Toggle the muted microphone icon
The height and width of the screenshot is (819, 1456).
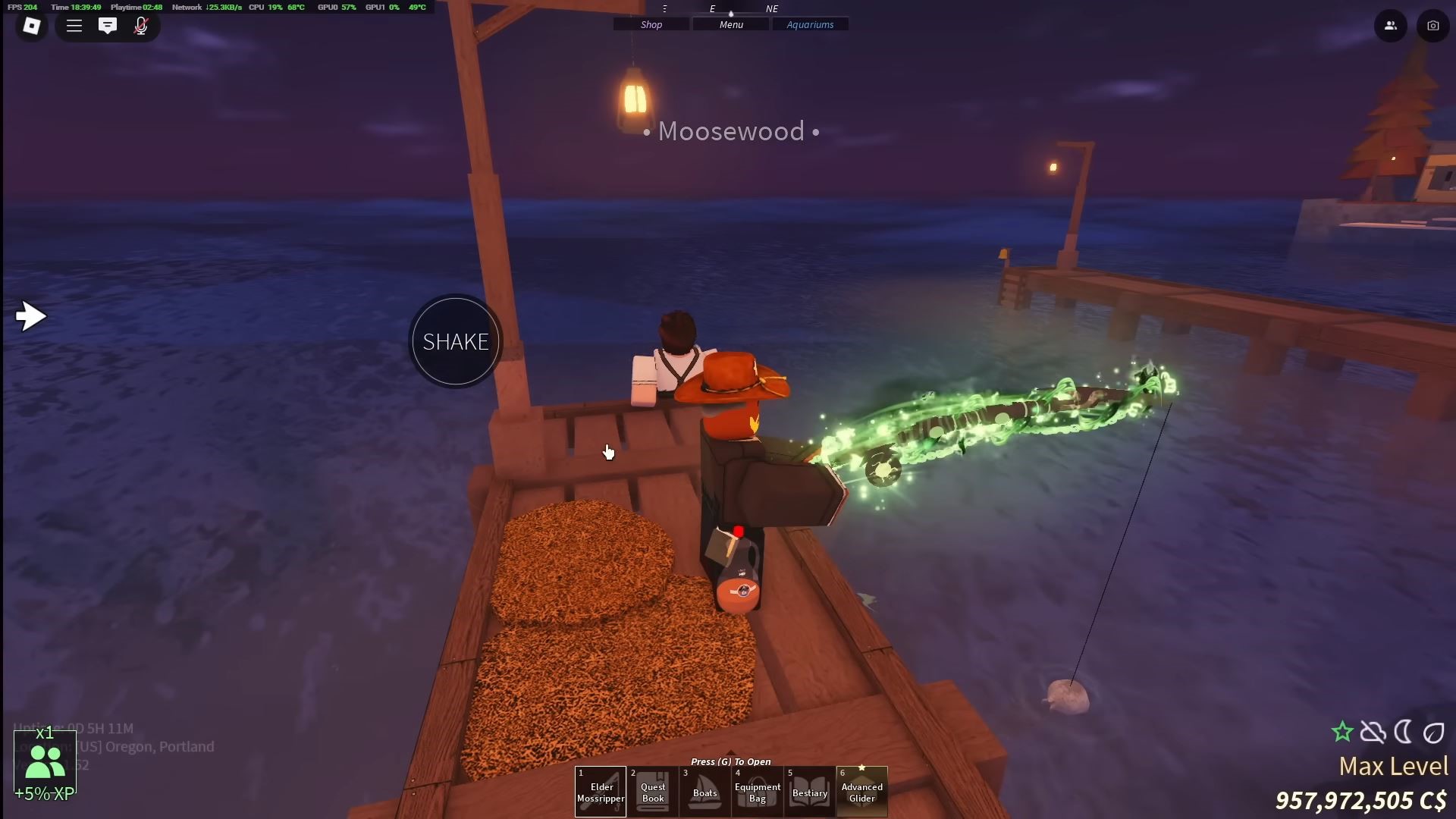[141, 26]
